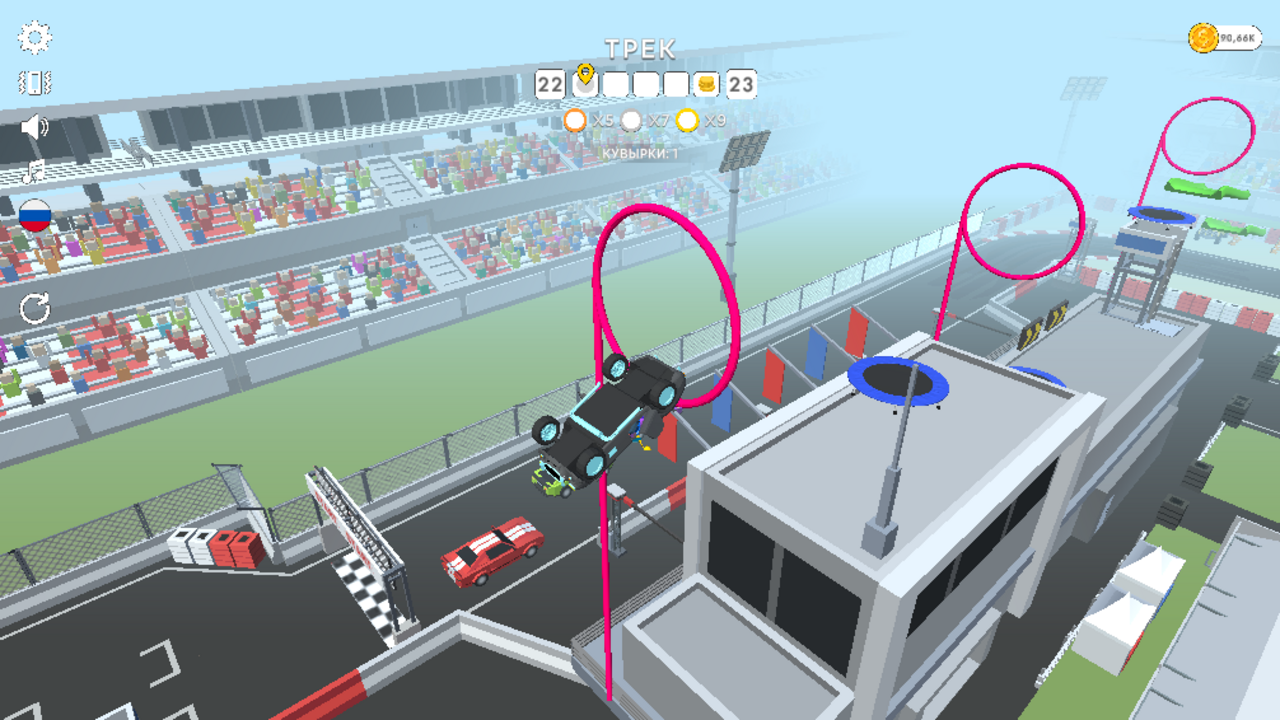Tap the coin reward slot in the progress bar
This screenshot has height=720, width=1280.
pos(706,83)
